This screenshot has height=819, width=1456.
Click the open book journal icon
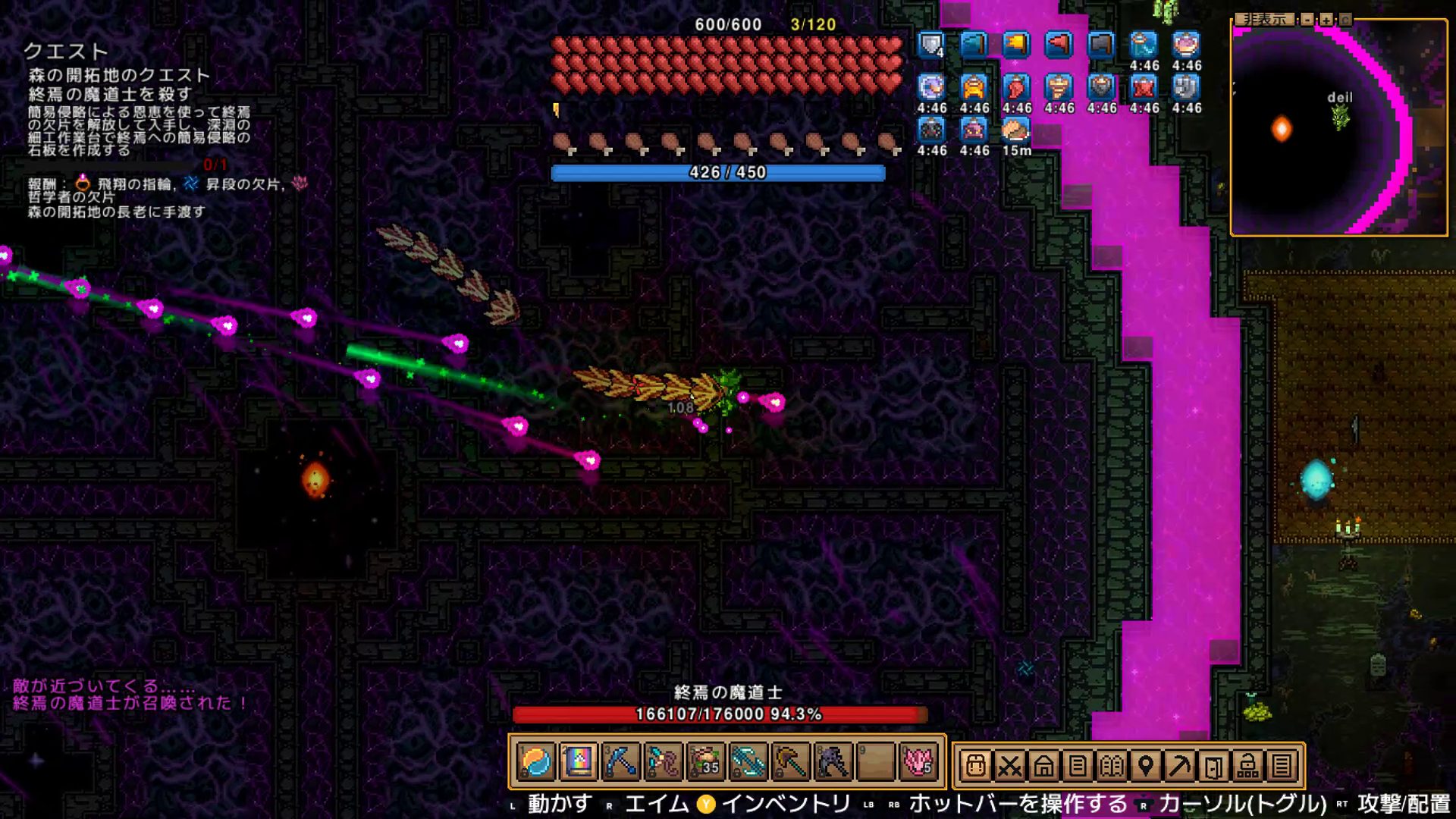[1112, 766]
